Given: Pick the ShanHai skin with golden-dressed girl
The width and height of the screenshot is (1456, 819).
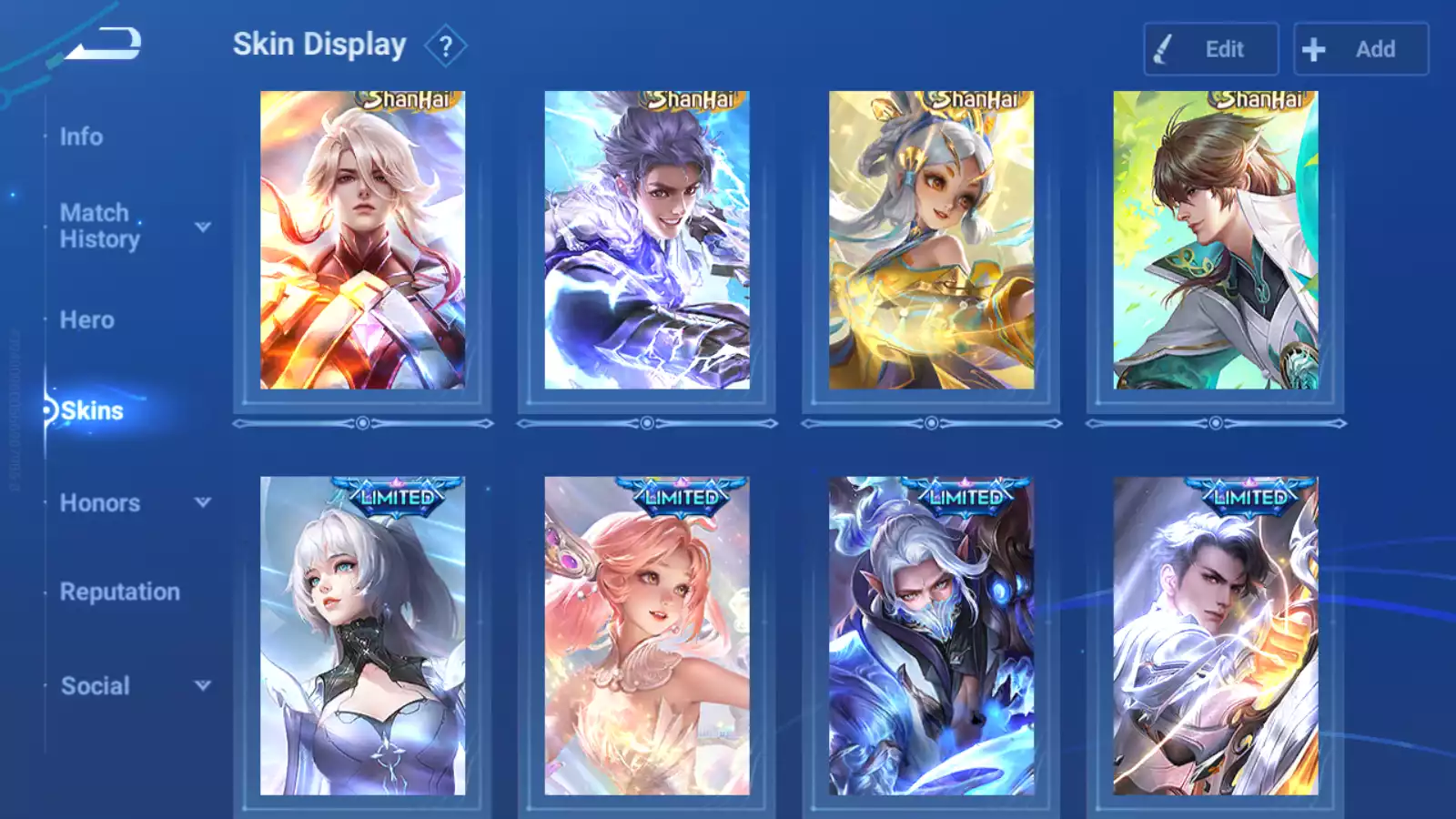Looking at the screenshot, I should click(931, 240).
